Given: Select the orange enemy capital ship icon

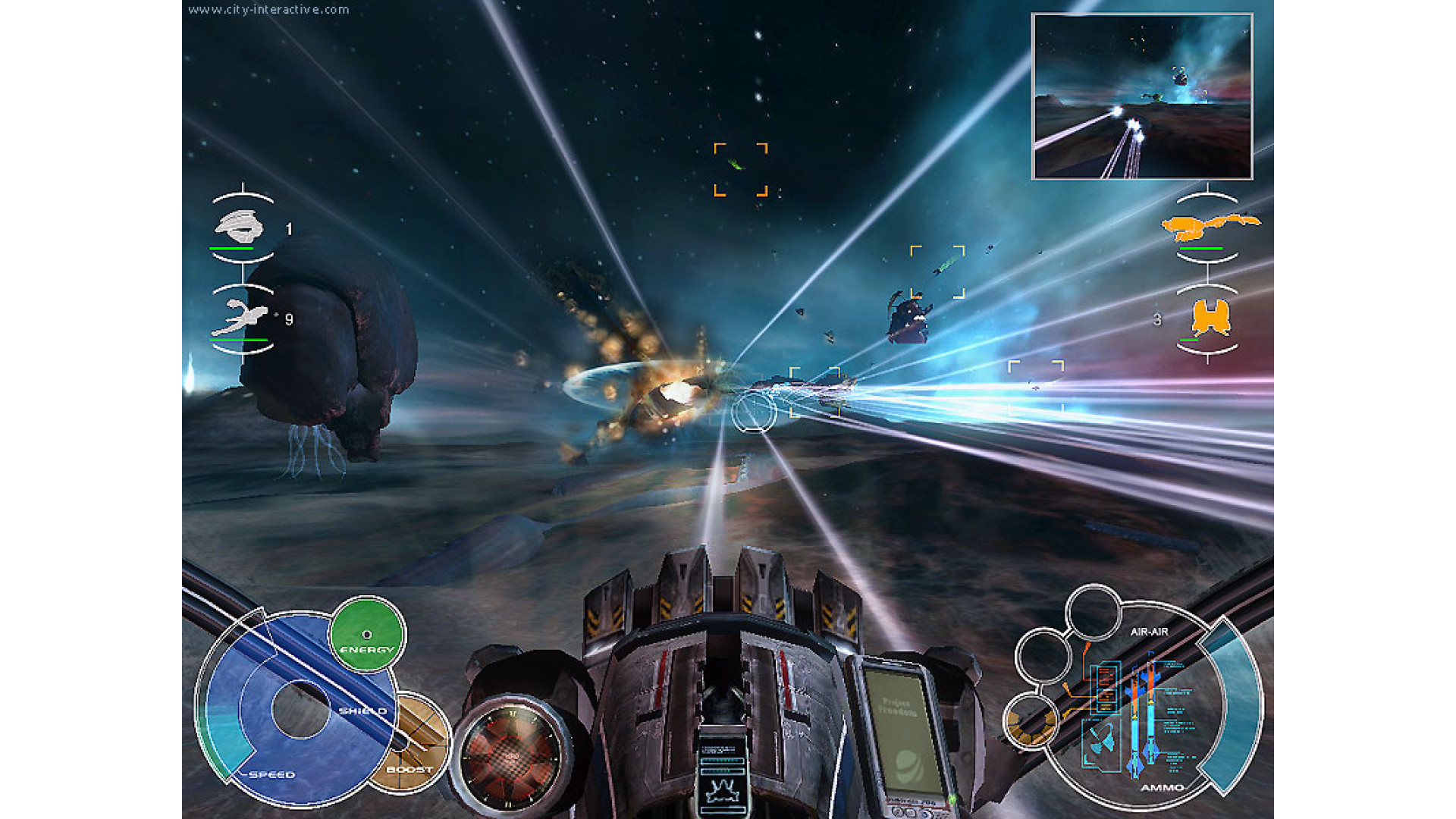Looking at the screenshot, I should coord(1209,225).
